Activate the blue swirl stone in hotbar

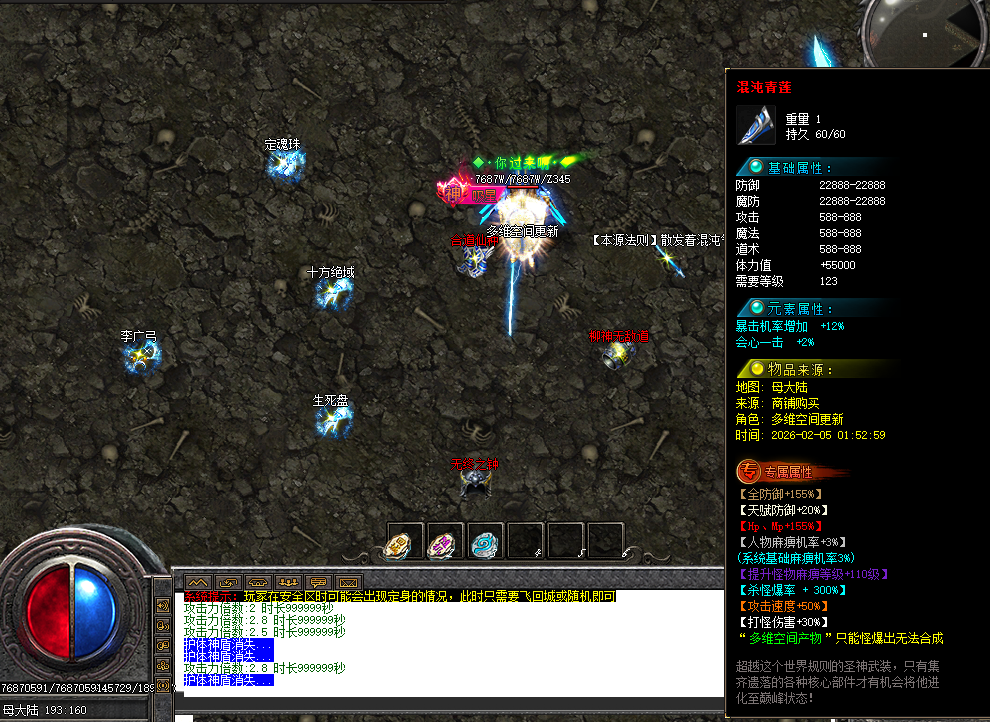tap(485, 543)
